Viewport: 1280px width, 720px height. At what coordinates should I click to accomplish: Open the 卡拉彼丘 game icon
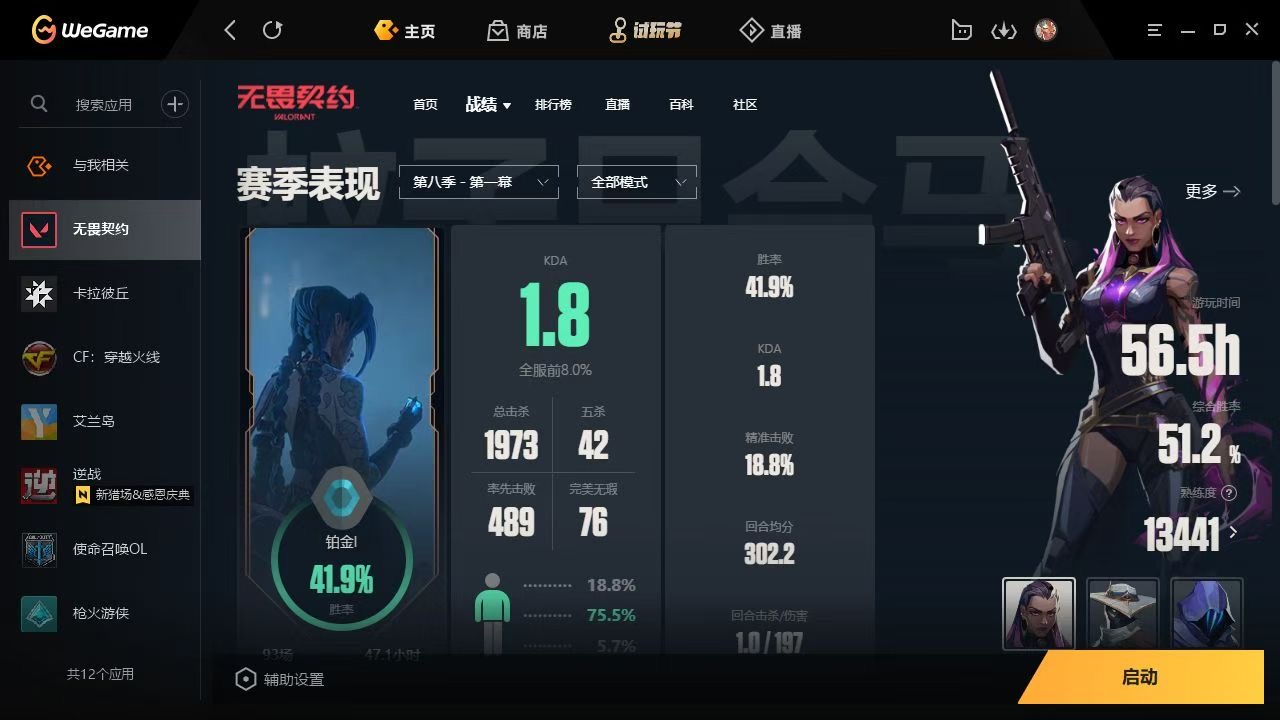coord(39,293)
